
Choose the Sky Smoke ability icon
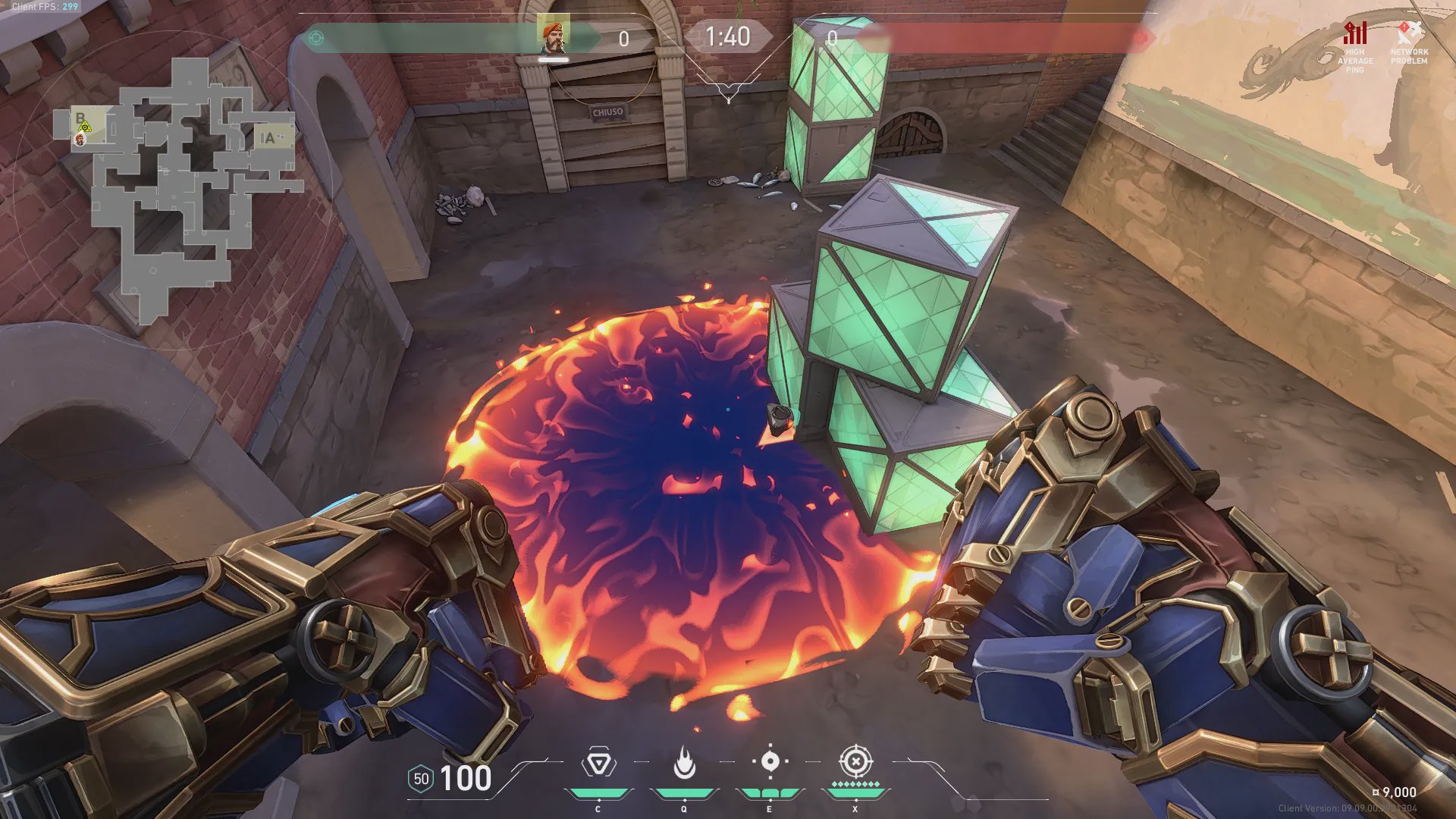pyautogui.click(x=770, y=761)
